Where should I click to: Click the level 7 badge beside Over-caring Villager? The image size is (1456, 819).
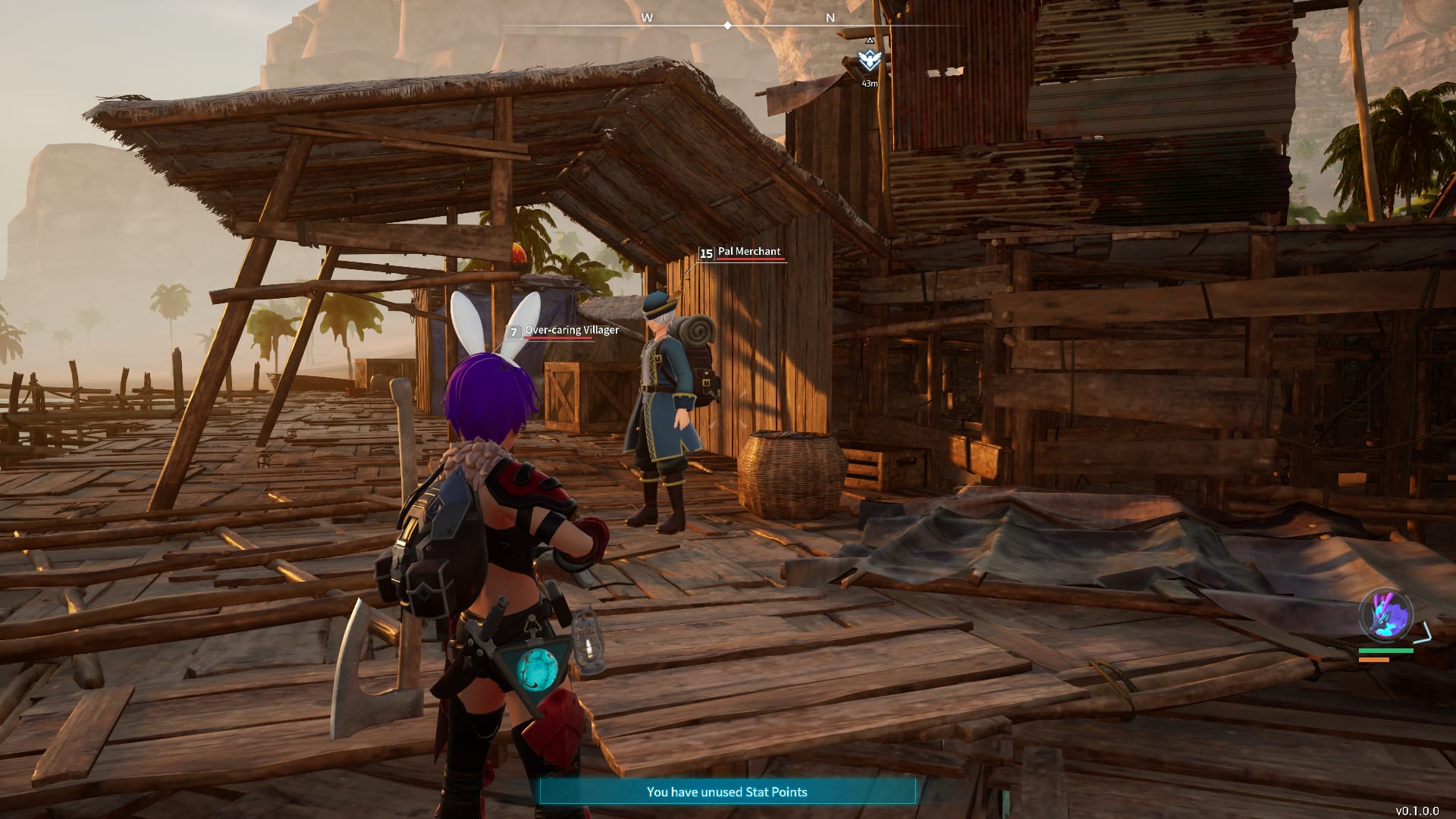(x=515, y=331)
